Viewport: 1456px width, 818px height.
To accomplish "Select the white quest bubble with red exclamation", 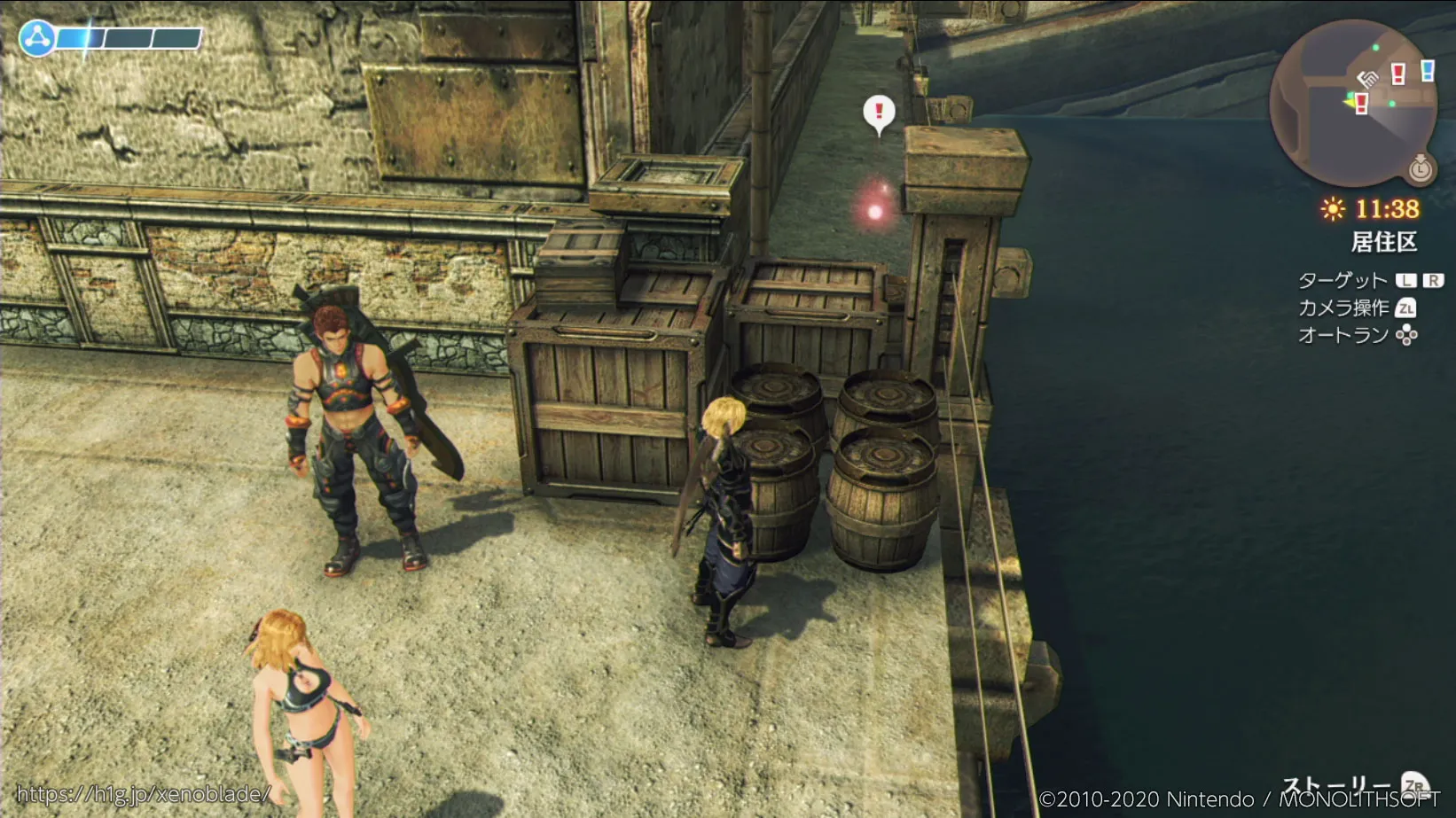I will point(879,113).
